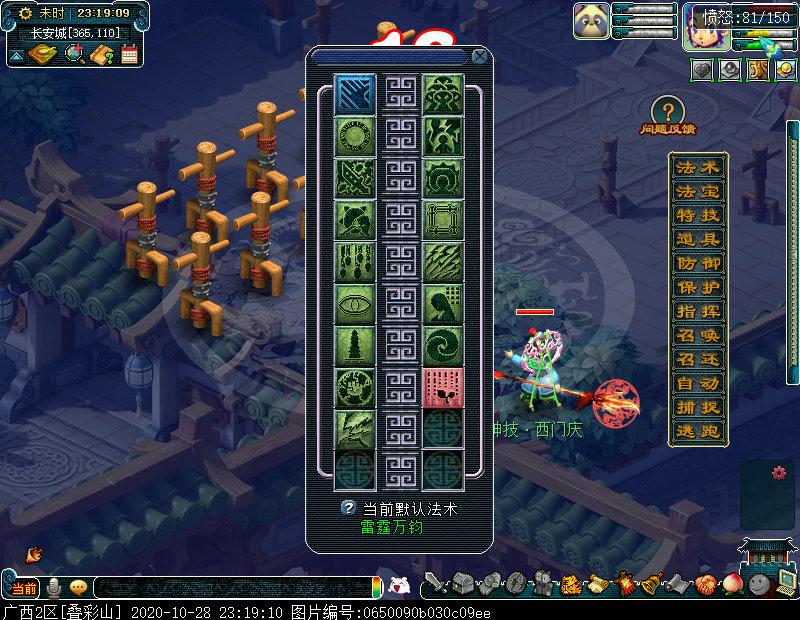
Task: Choose the 防御 (Defend) command
Action: point(697,264)
